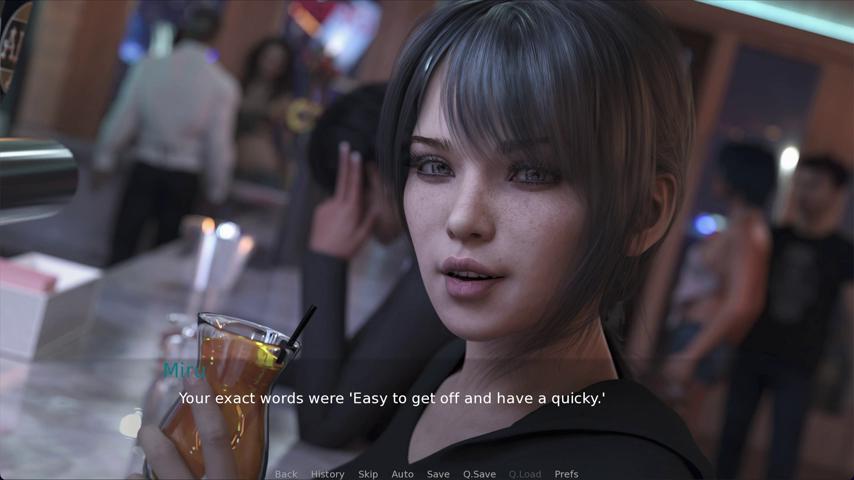This screenshot has height=480, width=854.
Task: Toggle Skip mode in quick menu
Action: pos(368,474)
